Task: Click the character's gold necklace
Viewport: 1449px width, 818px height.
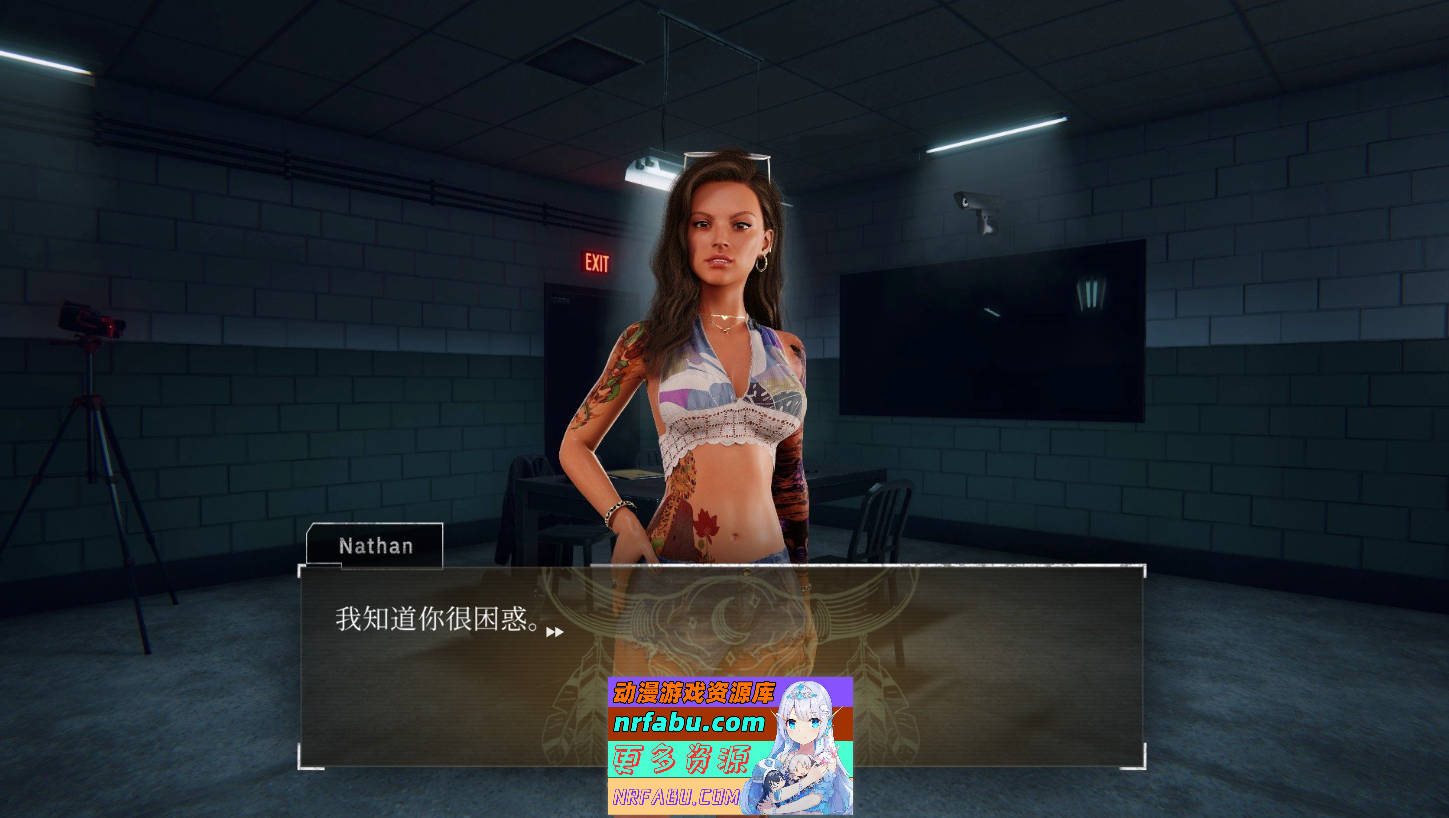Action: pos(725,318)
